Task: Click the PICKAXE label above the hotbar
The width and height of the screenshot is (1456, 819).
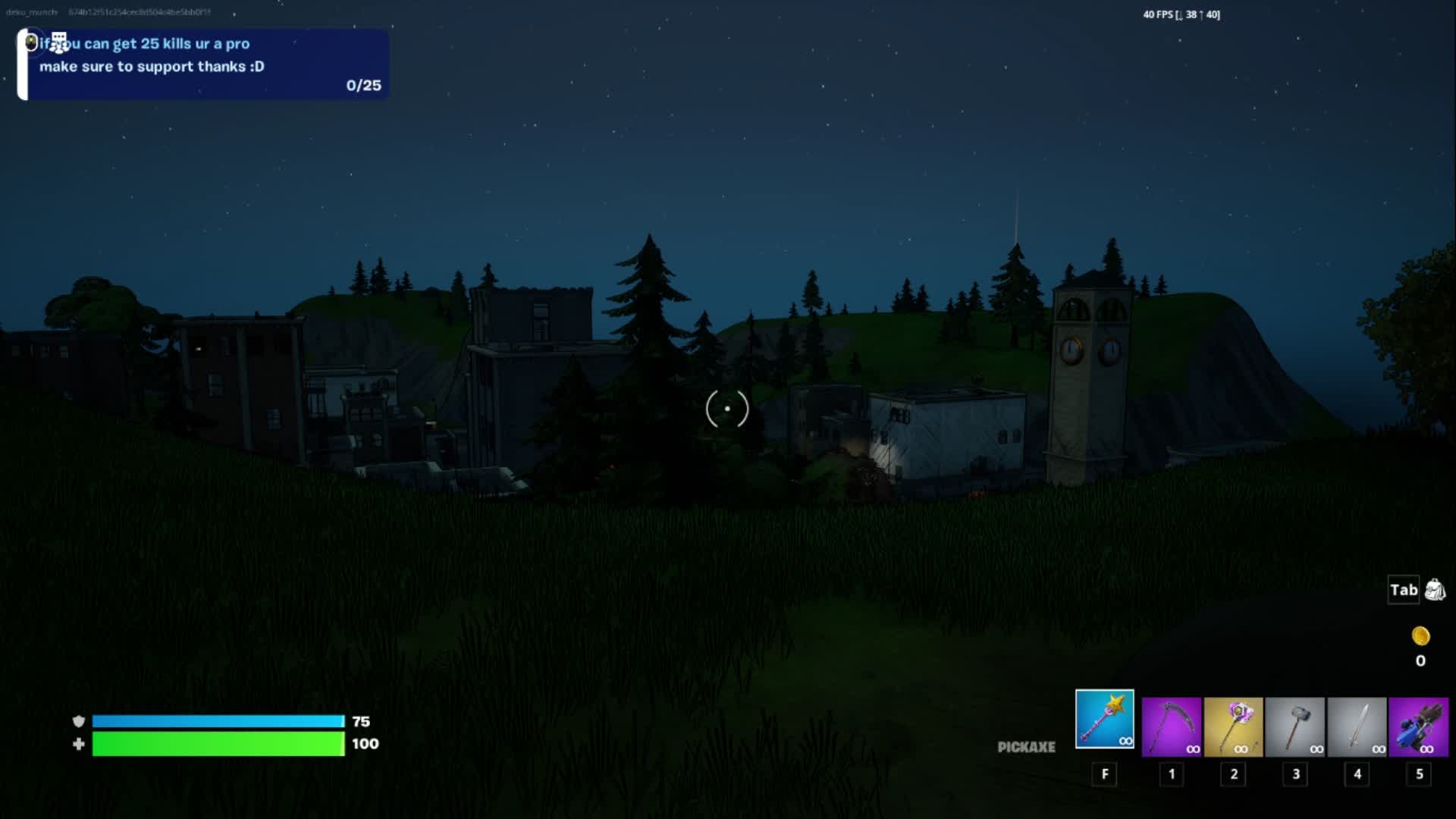Action: tap(1027, 747)
